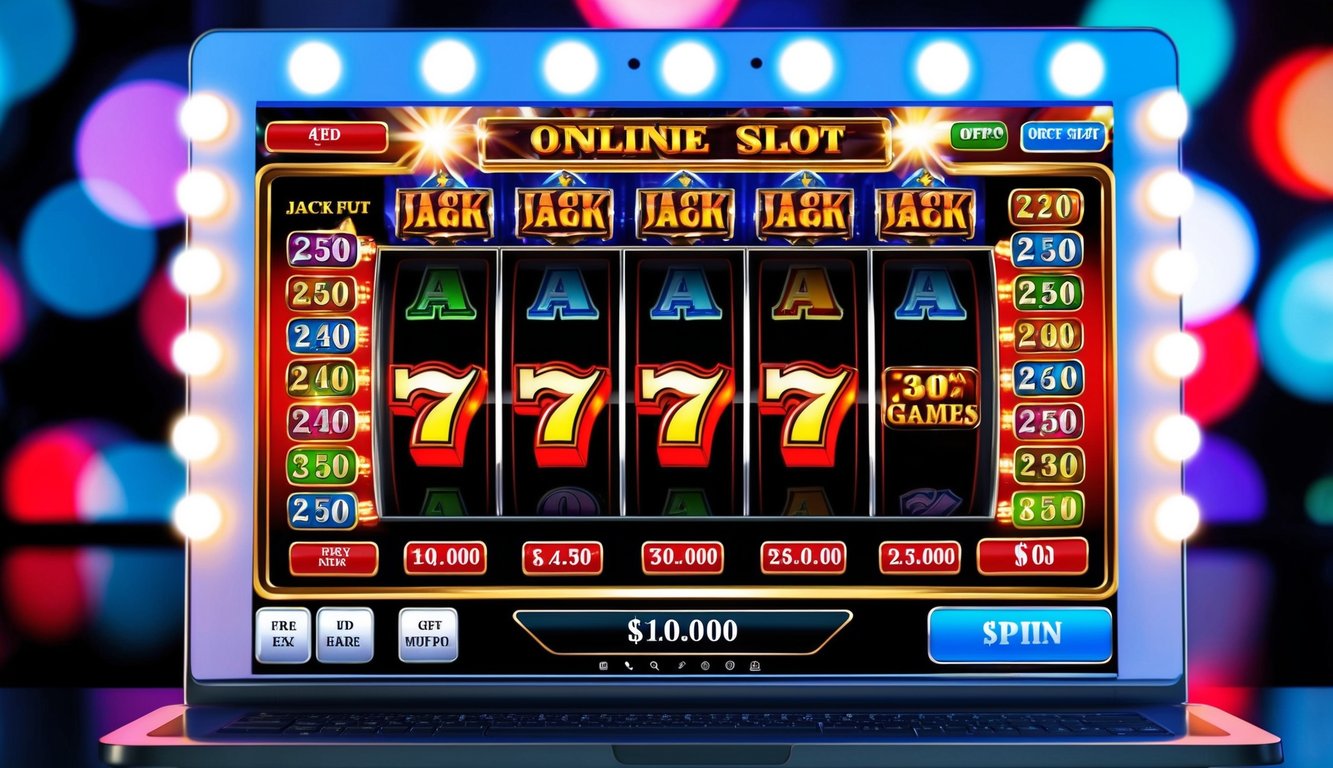Select the 230 payline marker
This screenshot has width=1333, height=768.
click(1048, 465)
